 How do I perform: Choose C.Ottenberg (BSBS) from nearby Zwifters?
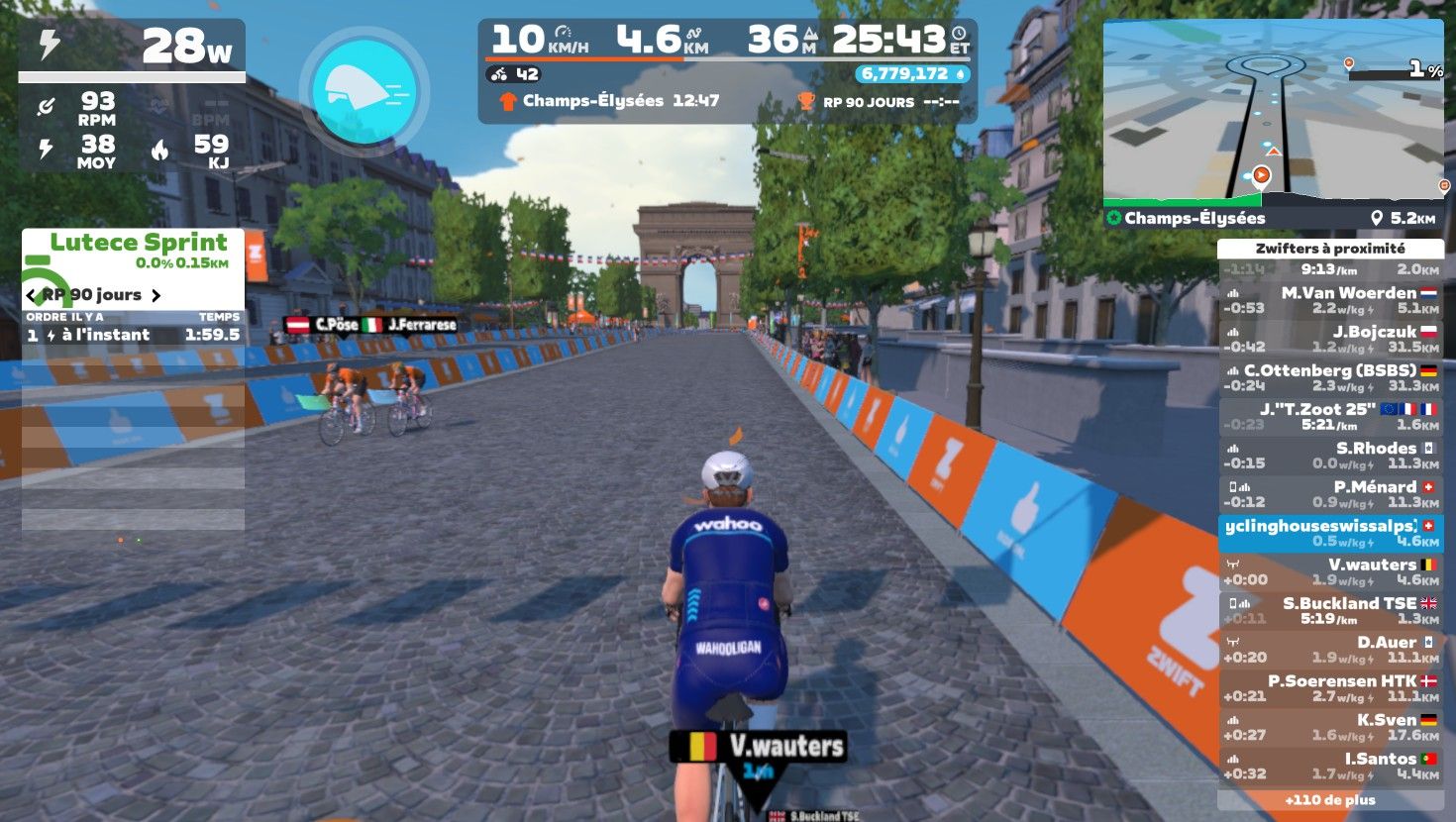pos(1330,377)
